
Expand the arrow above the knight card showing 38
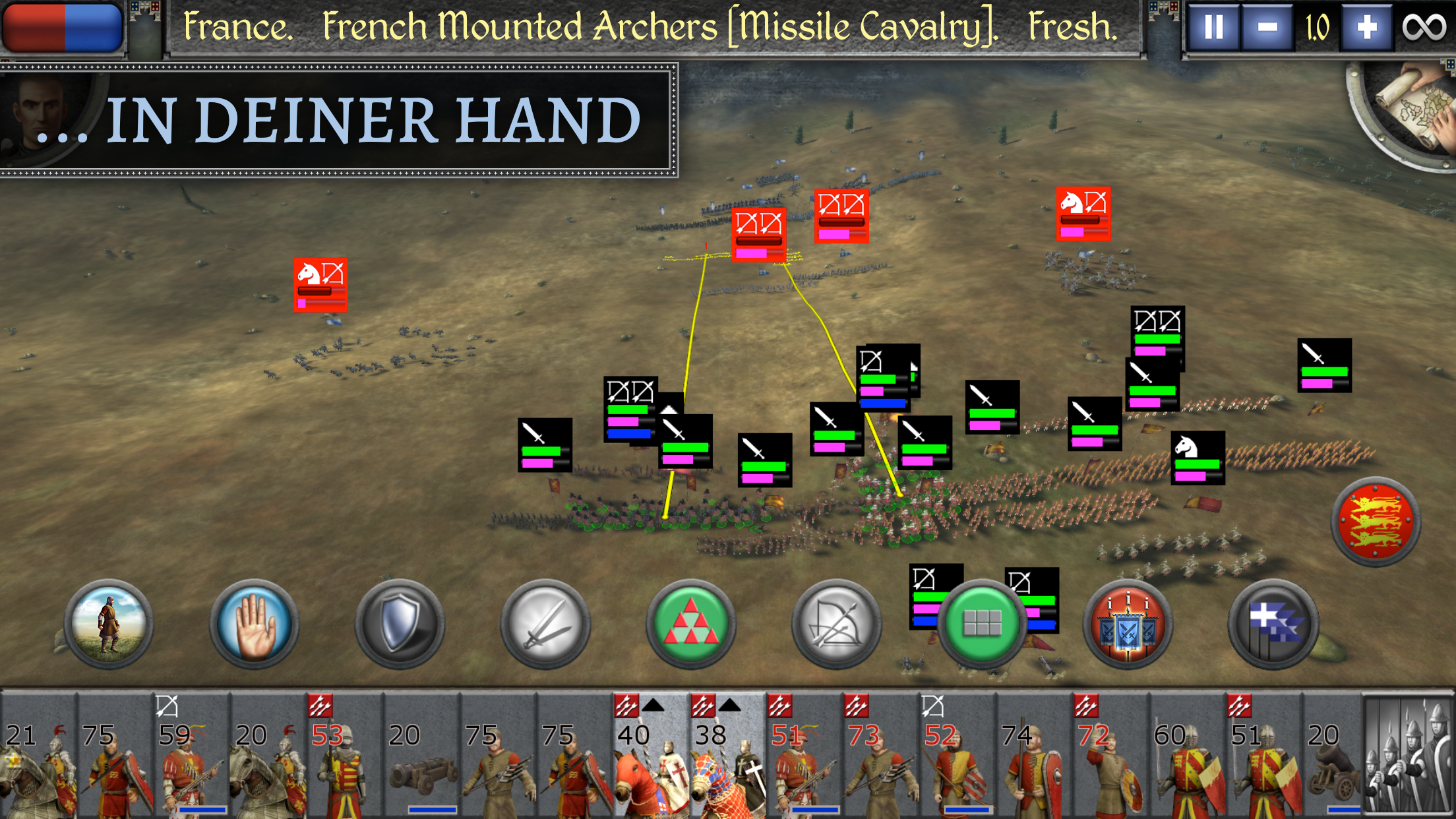pyautogui.click(x=729, y=706)
